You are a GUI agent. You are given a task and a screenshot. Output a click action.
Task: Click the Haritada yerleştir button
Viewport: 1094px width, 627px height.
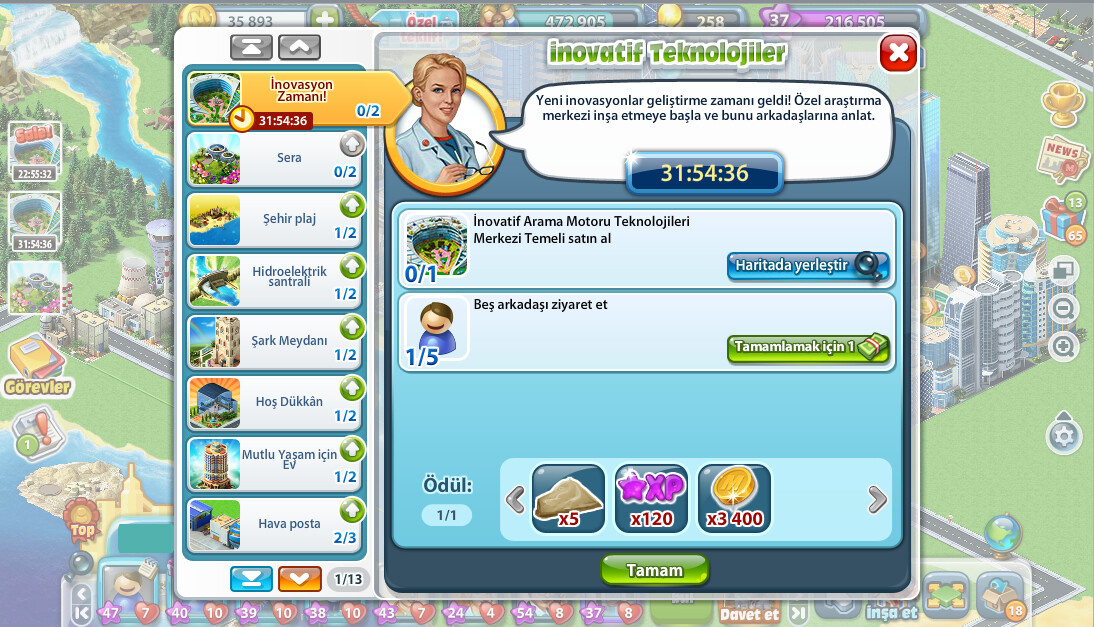807,265
